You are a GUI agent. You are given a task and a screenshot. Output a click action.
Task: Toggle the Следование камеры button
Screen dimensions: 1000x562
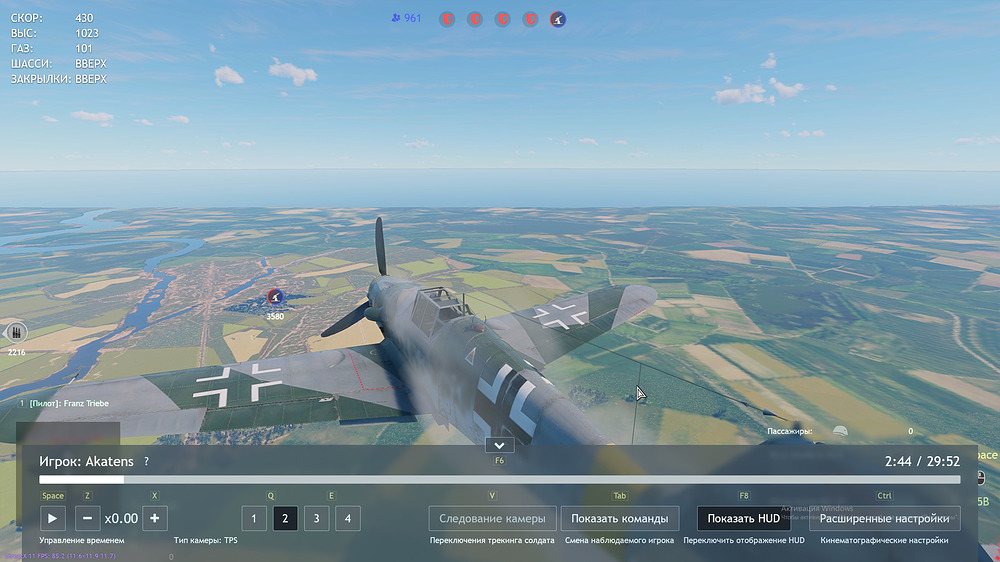pos(491,518)
